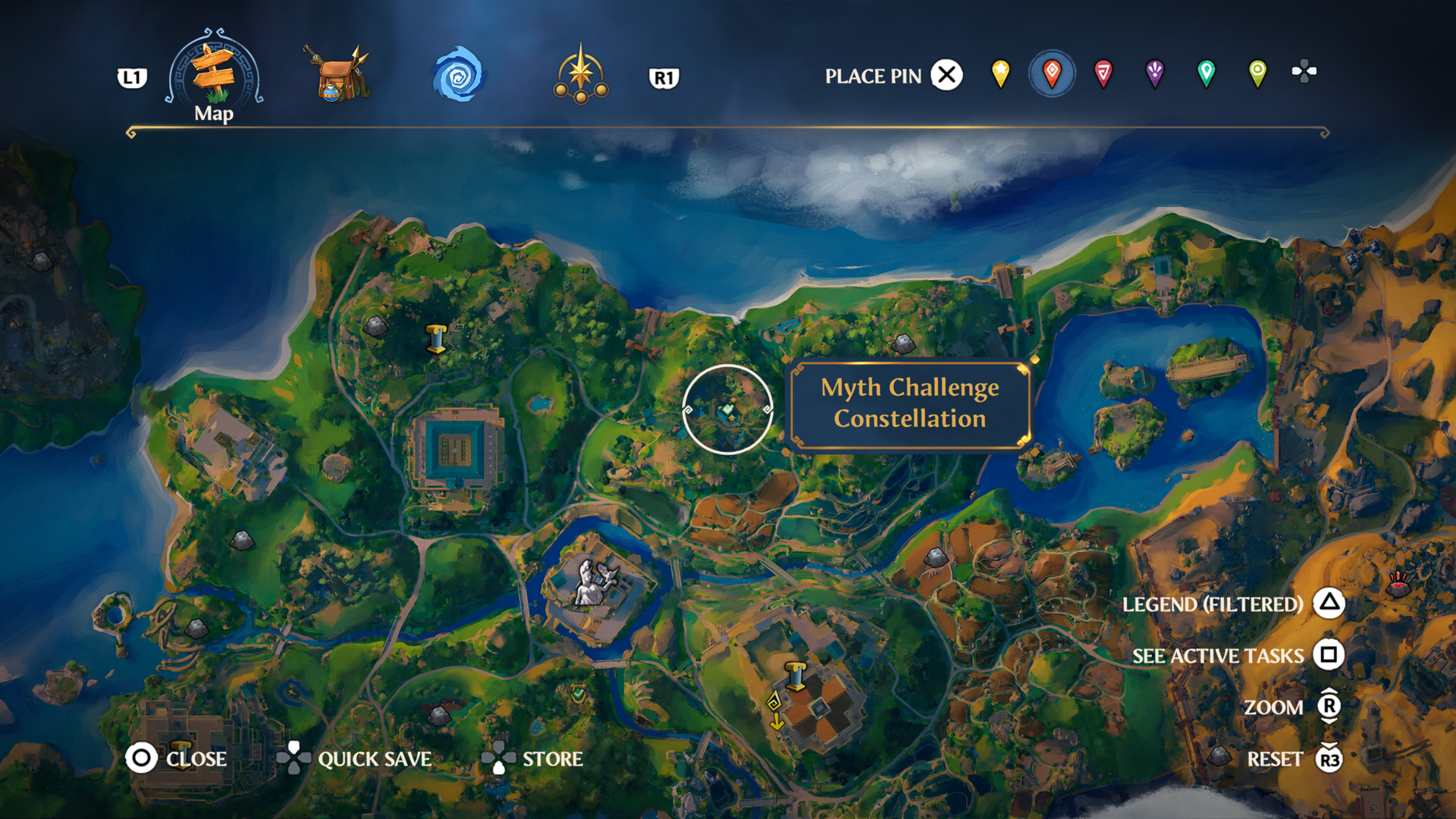Select the Map signpost tab

point(214,75)
